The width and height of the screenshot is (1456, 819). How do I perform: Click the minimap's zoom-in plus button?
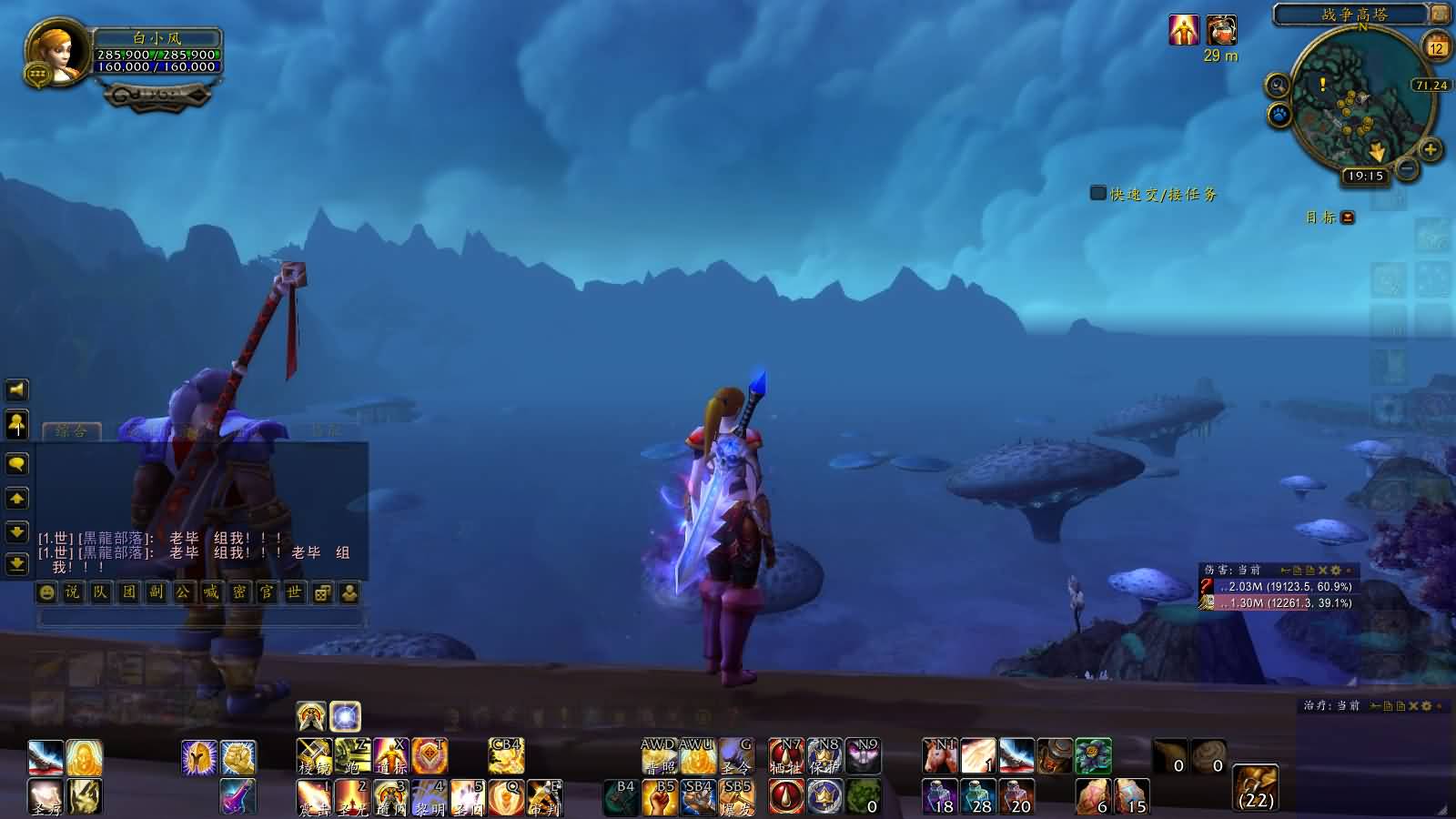pos(1430,150)
